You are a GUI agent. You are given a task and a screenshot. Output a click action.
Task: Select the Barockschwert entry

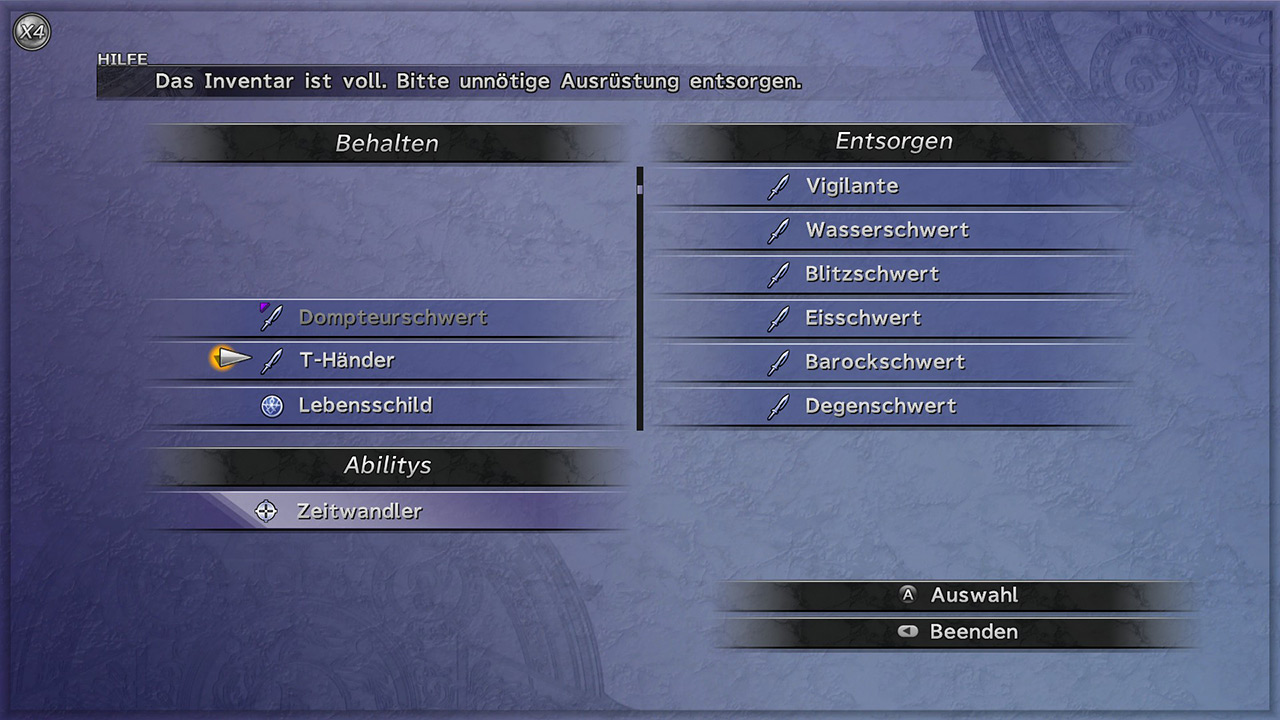tap(885, 362)
